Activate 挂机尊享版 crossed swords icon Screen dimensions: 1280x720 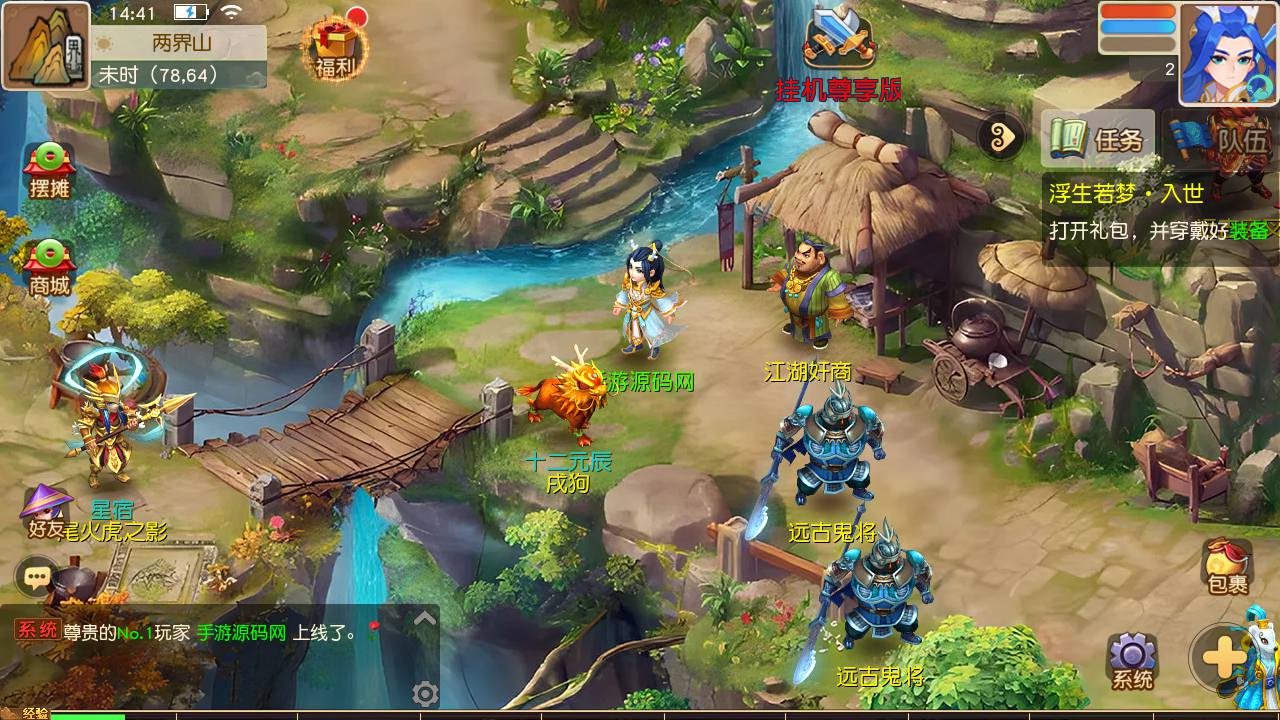(x=838, y=42)
